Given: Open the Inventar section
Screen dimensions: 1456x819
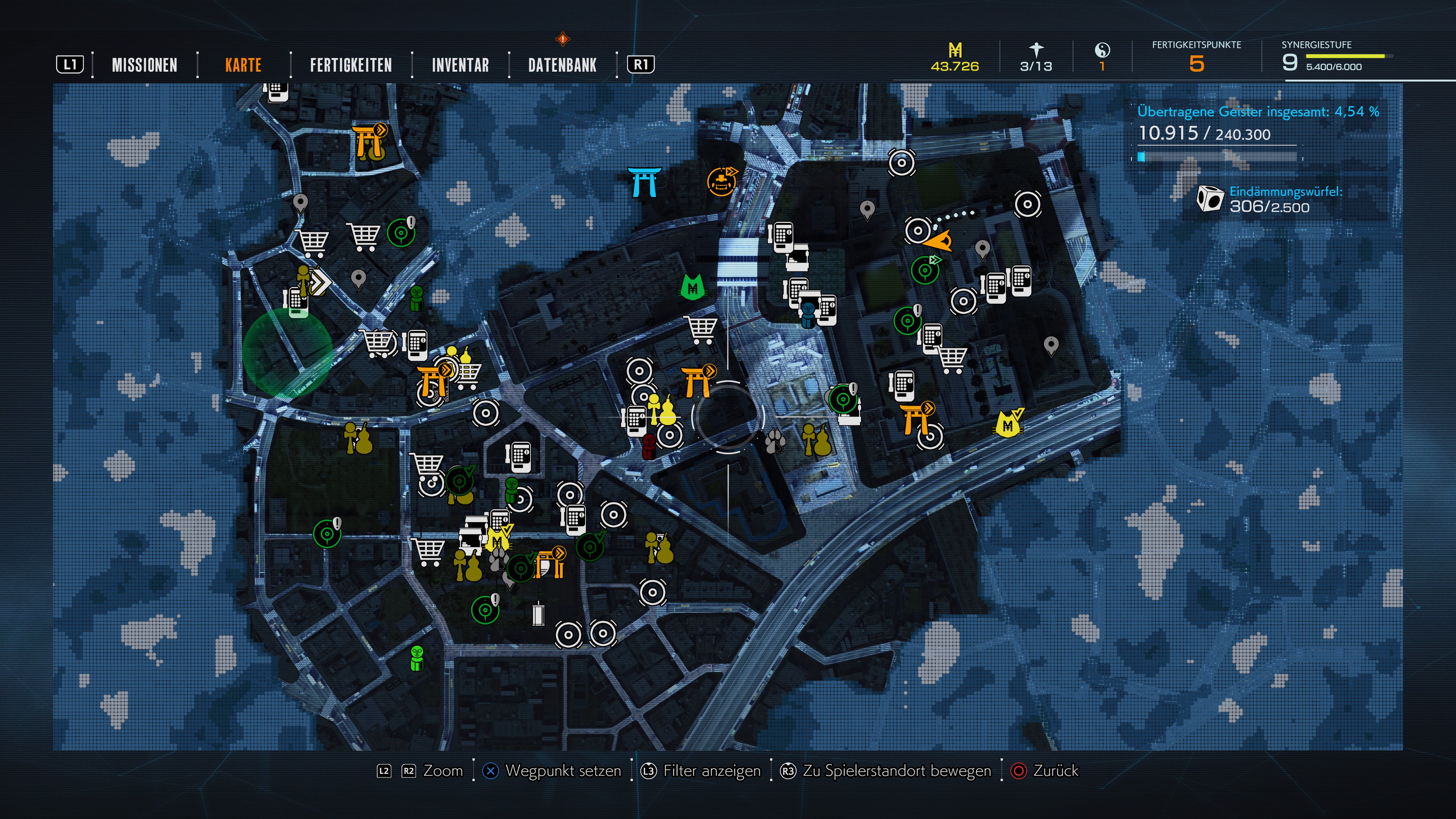Looking at the screenshot, I should [460, 65].
